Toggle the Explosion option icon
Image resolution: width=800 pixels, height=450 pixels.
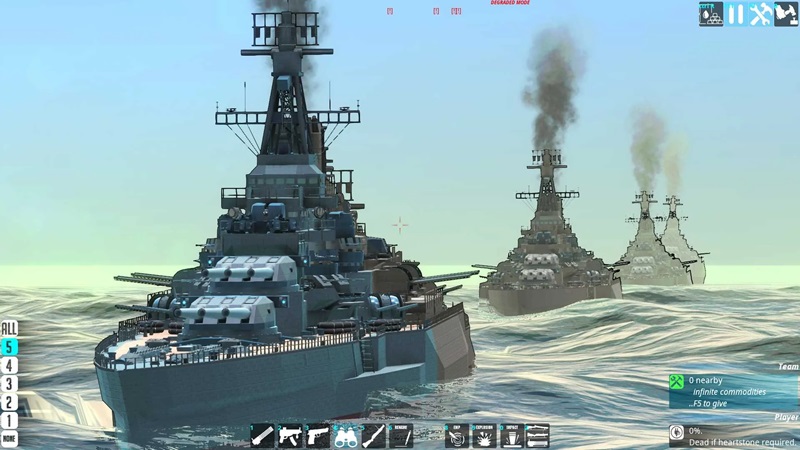(484, 435)
